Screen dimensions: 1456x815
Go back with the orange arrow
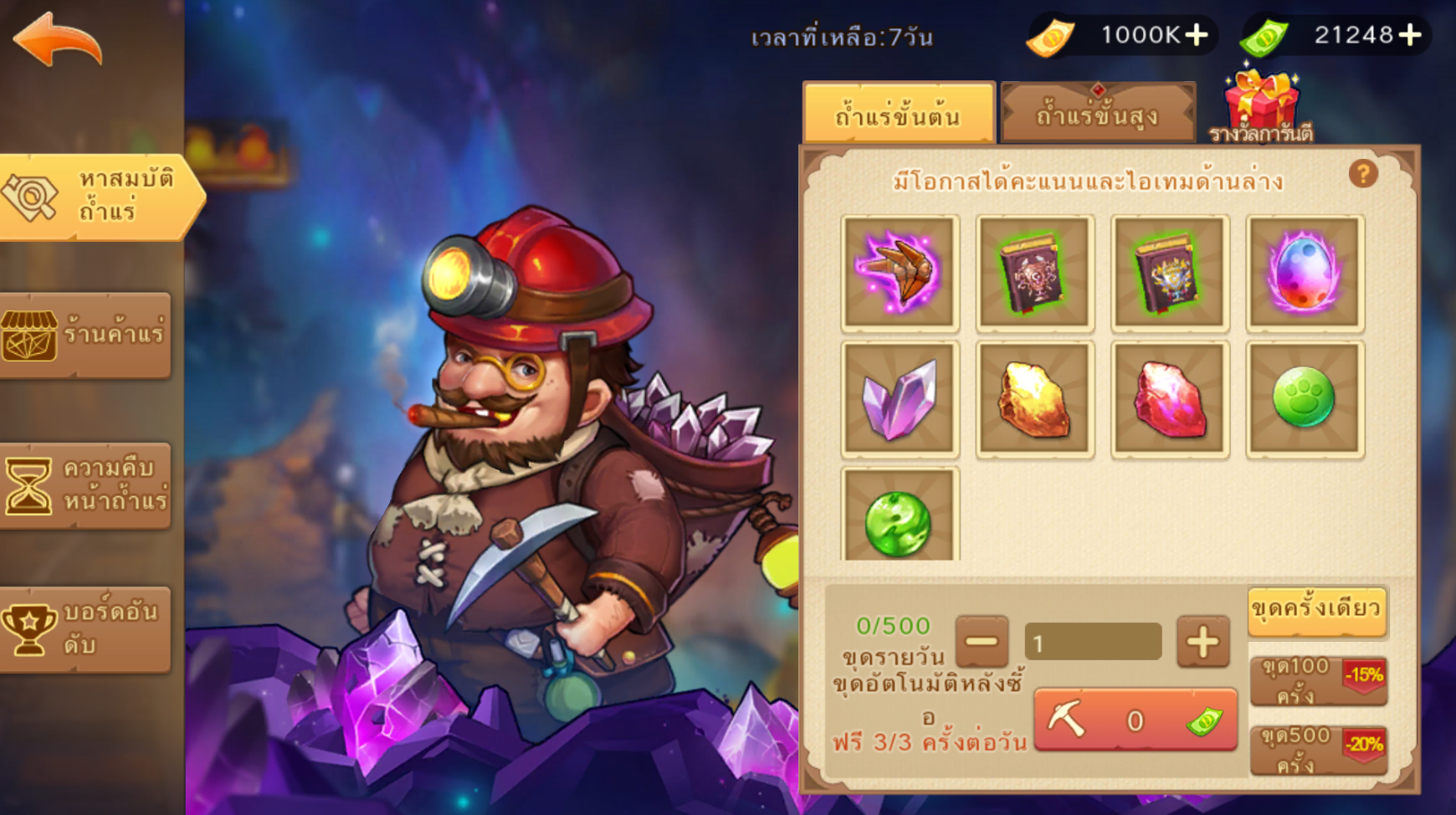[x=59, y=39]
